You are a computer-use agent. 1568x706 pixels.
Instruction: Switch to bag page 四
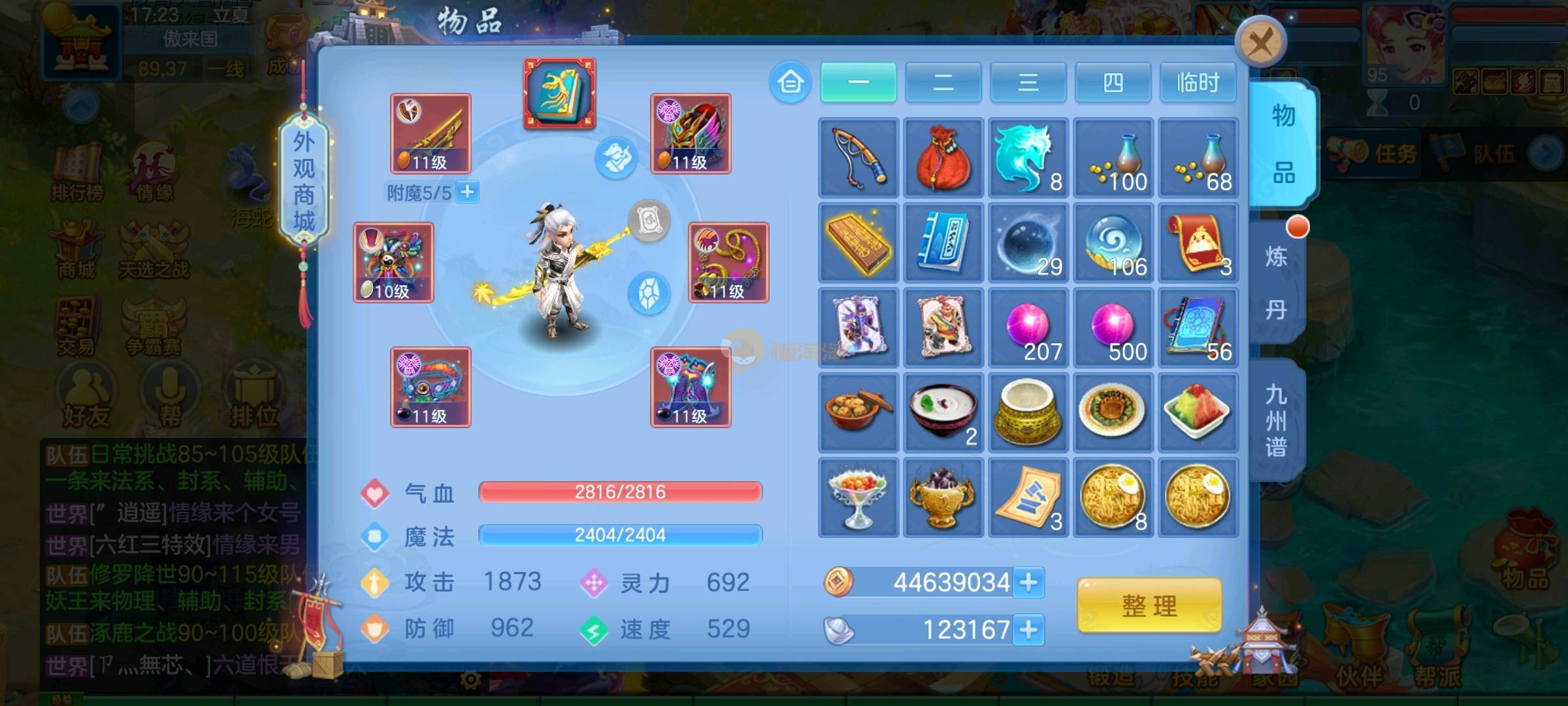(x=1113, y=82)
